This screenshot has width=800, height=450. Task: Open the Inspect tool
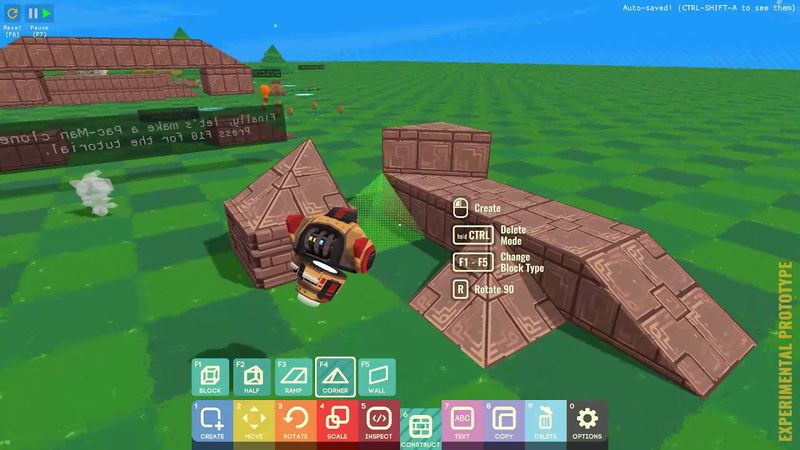[x=379, y=422]
